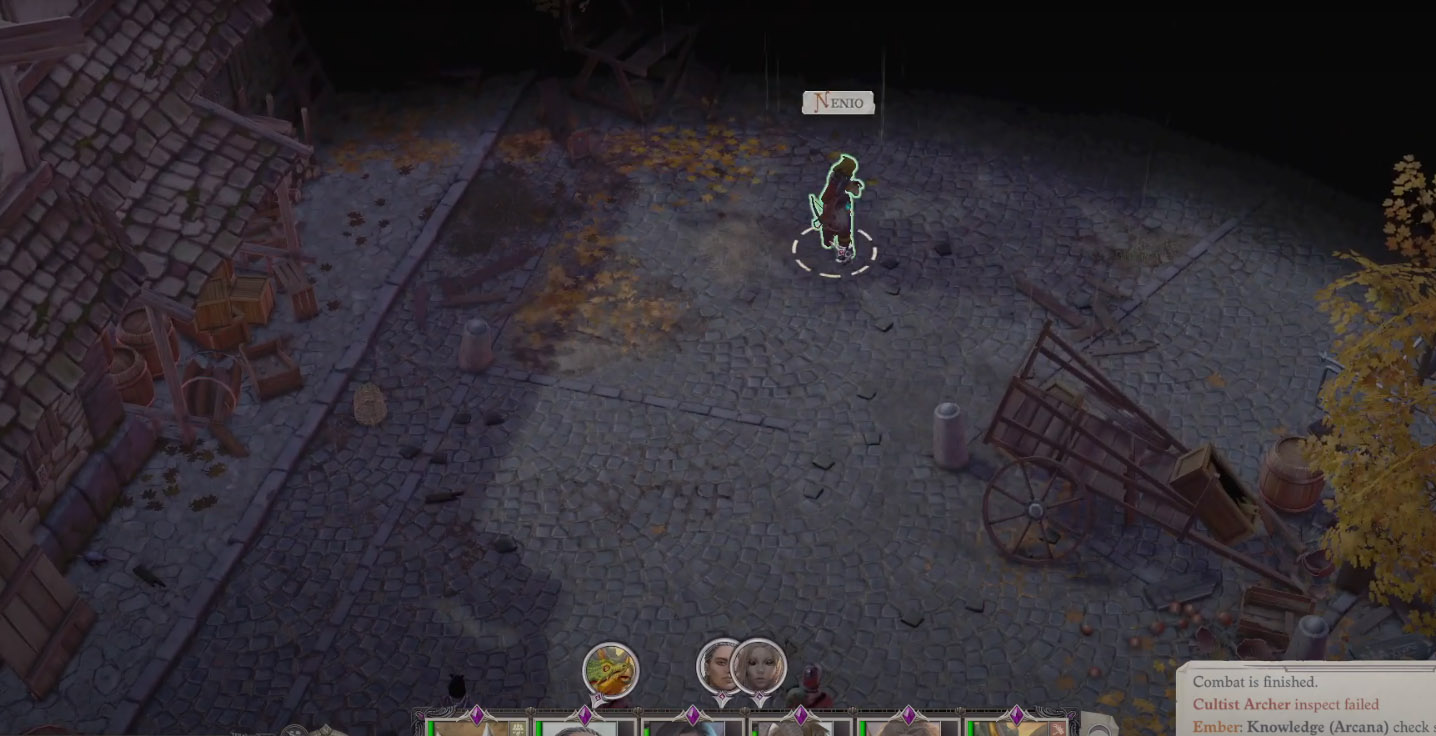Click Nenio's selection circle on the cobblestones
This screenshot has height=736, width=1436.
coord(833,253)
